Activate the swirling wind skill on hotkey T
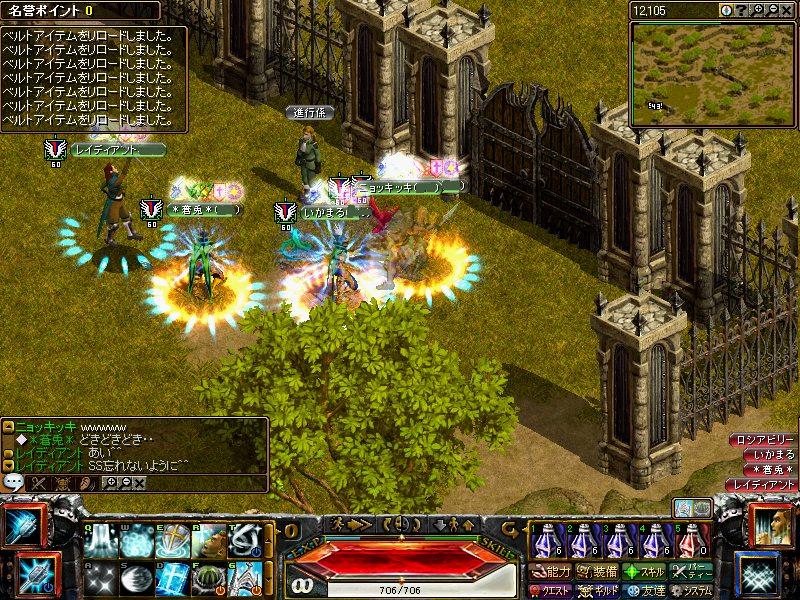This screenshot has width=800, height=600. click(x=245, y=541)
